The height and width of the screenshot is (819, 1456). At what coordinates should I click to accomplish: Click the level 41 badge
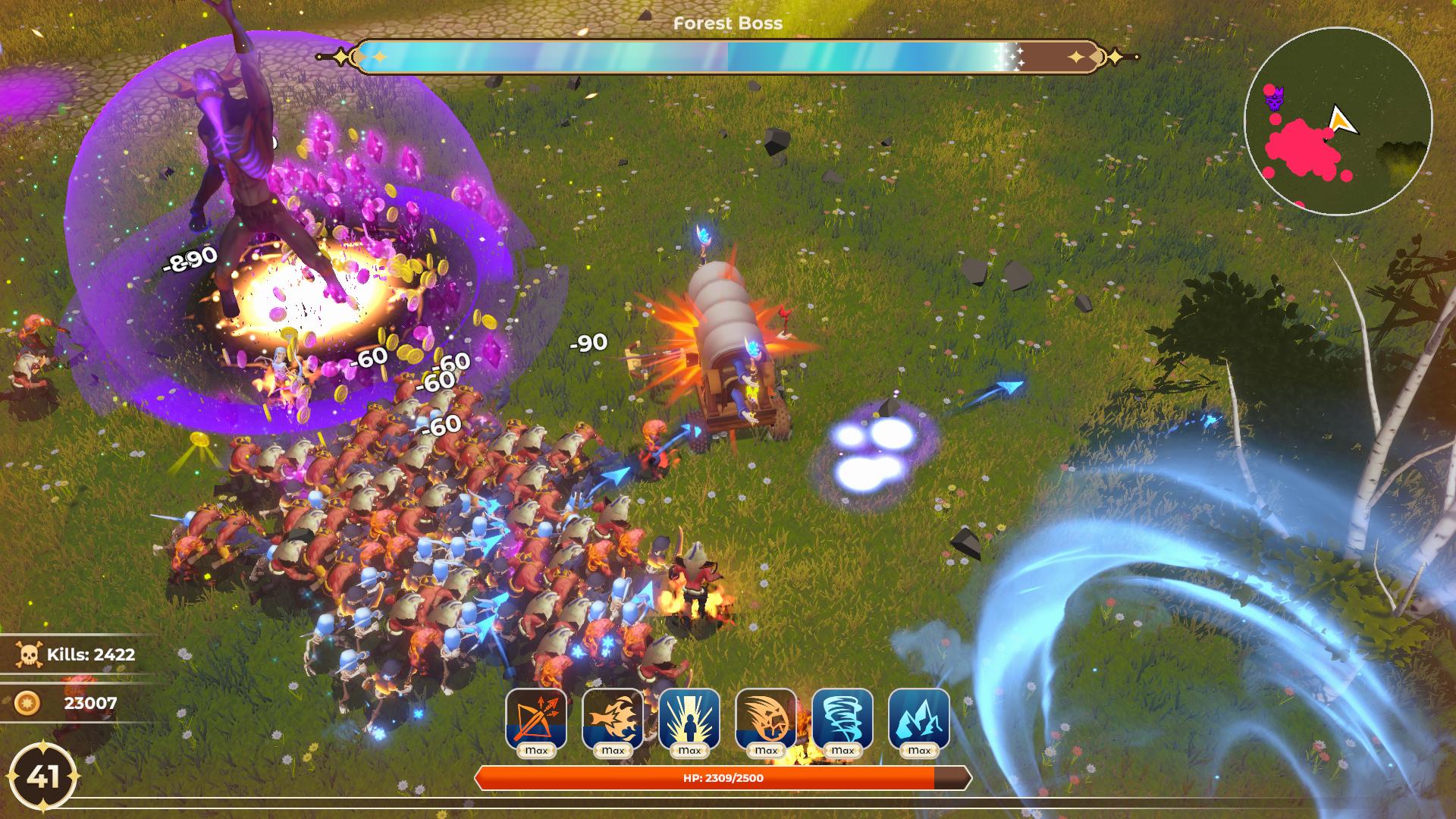click(43, 777)
